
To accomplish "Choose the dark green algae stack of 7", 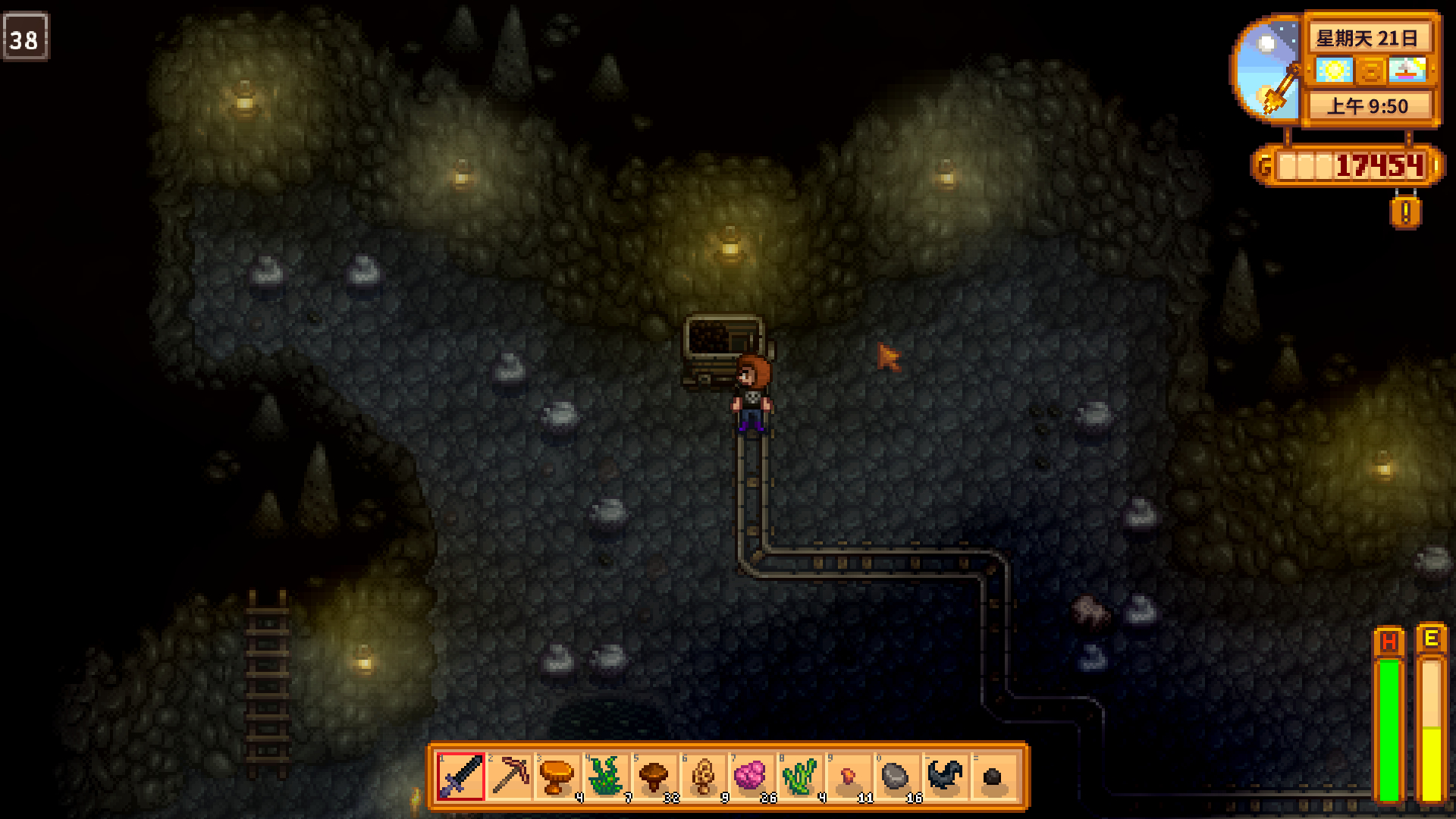I will (x=607, y=777).
